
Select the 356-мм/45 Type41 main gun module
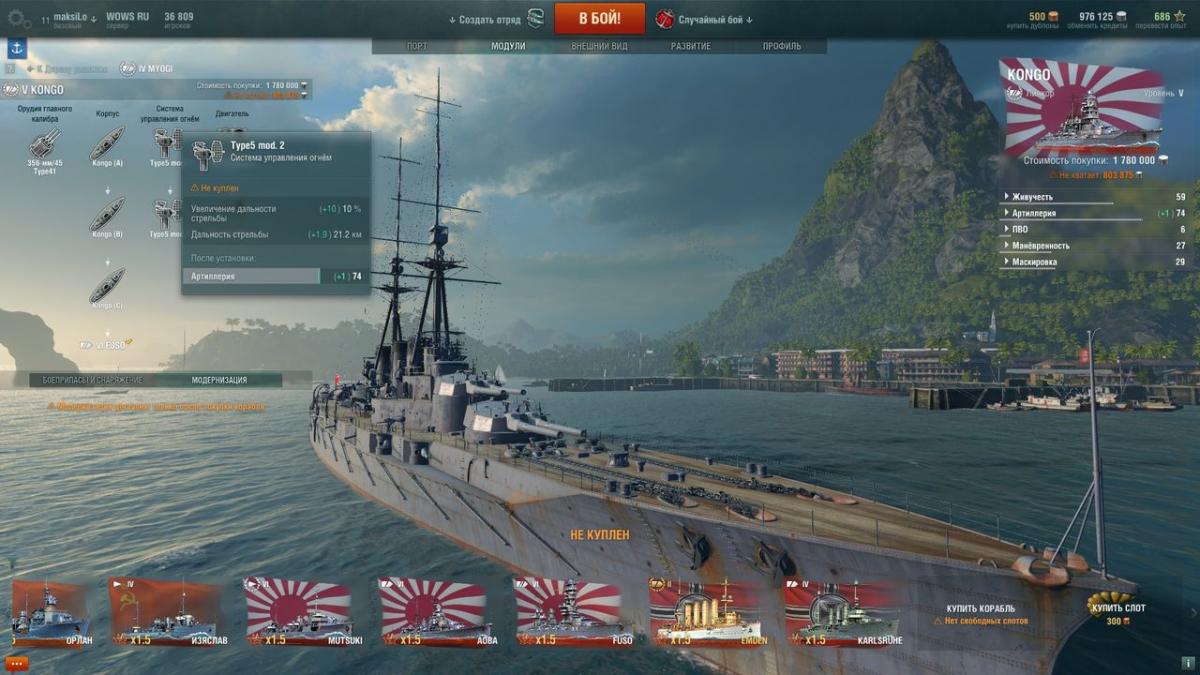(44, 145)
